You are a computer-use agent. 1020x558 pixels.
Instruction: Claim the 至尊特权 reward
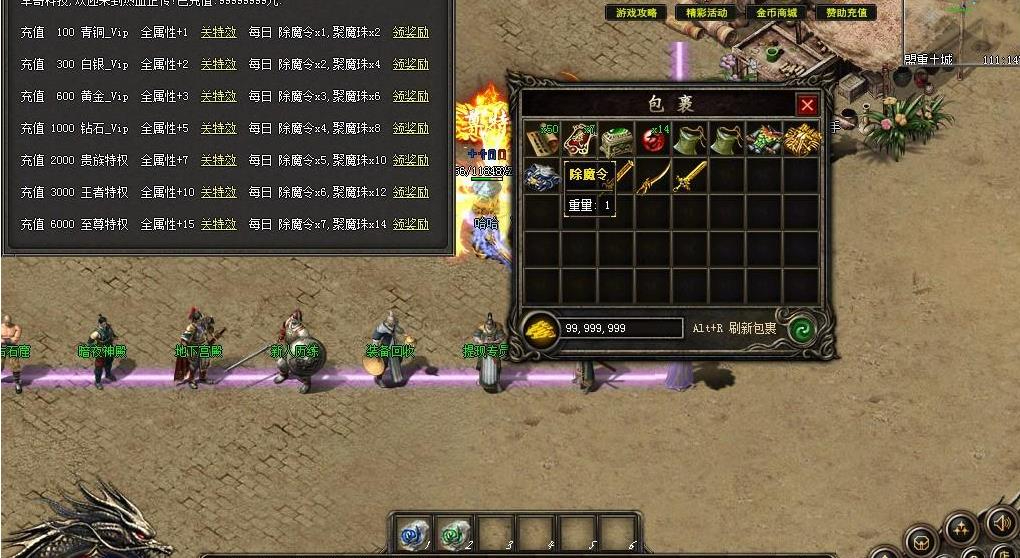tap(410, 224)
